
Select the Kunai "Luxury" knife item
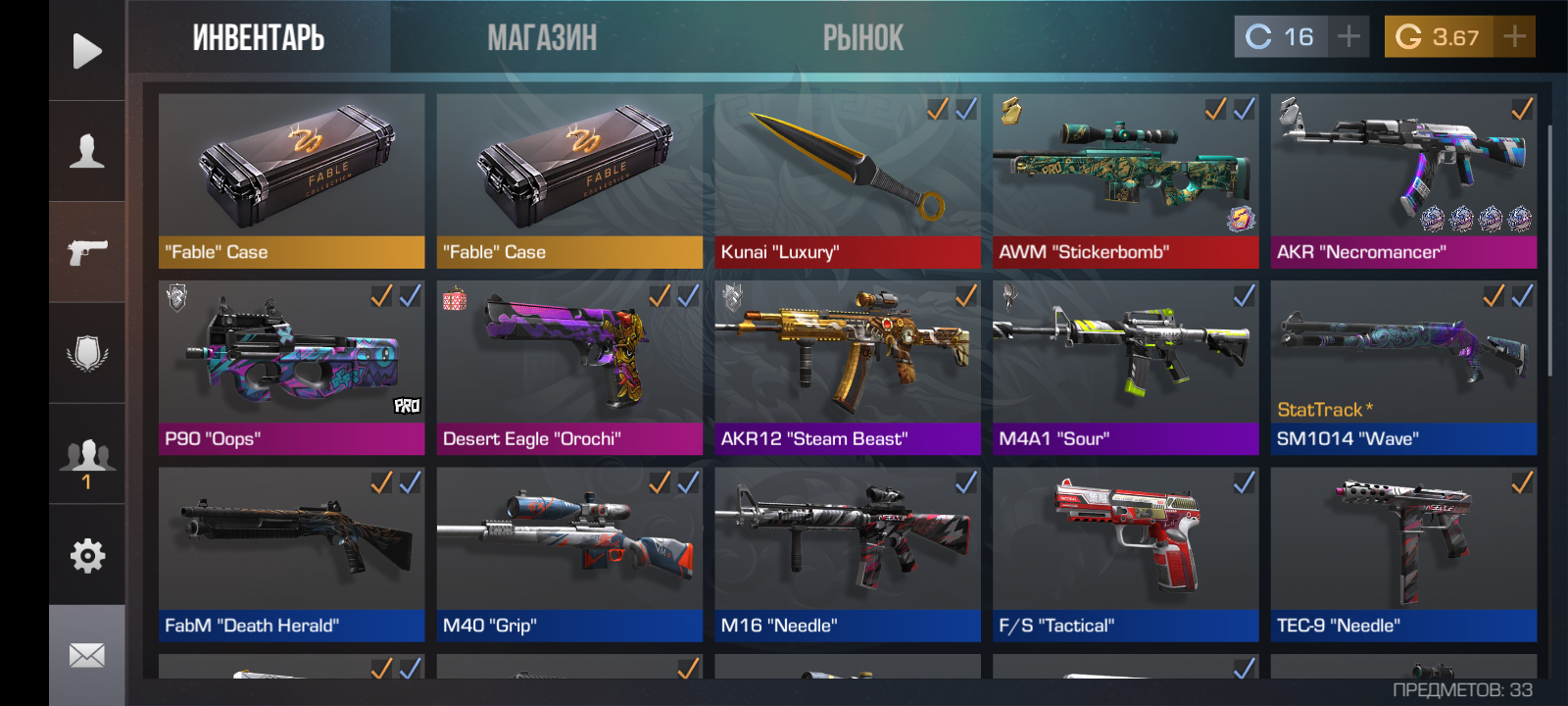(848, 181)
